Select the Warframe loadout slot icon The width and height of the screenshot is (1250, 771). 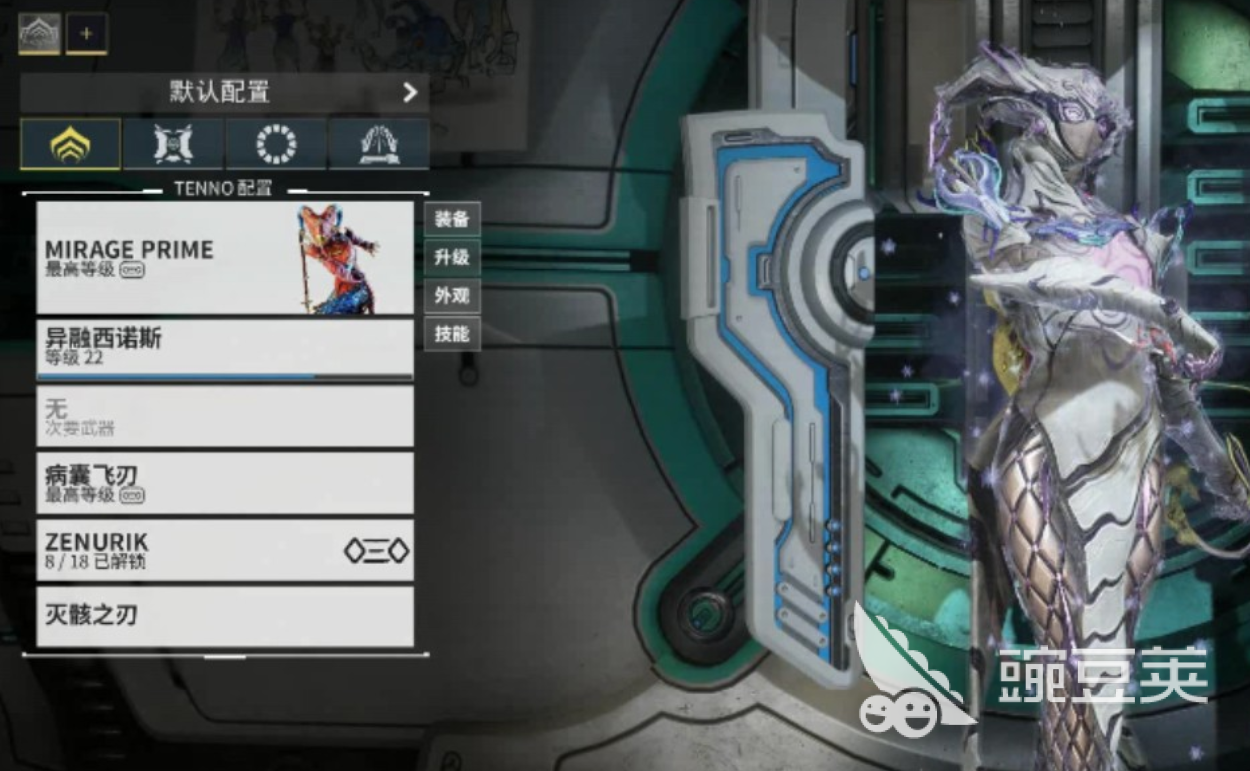click(39, 34)
